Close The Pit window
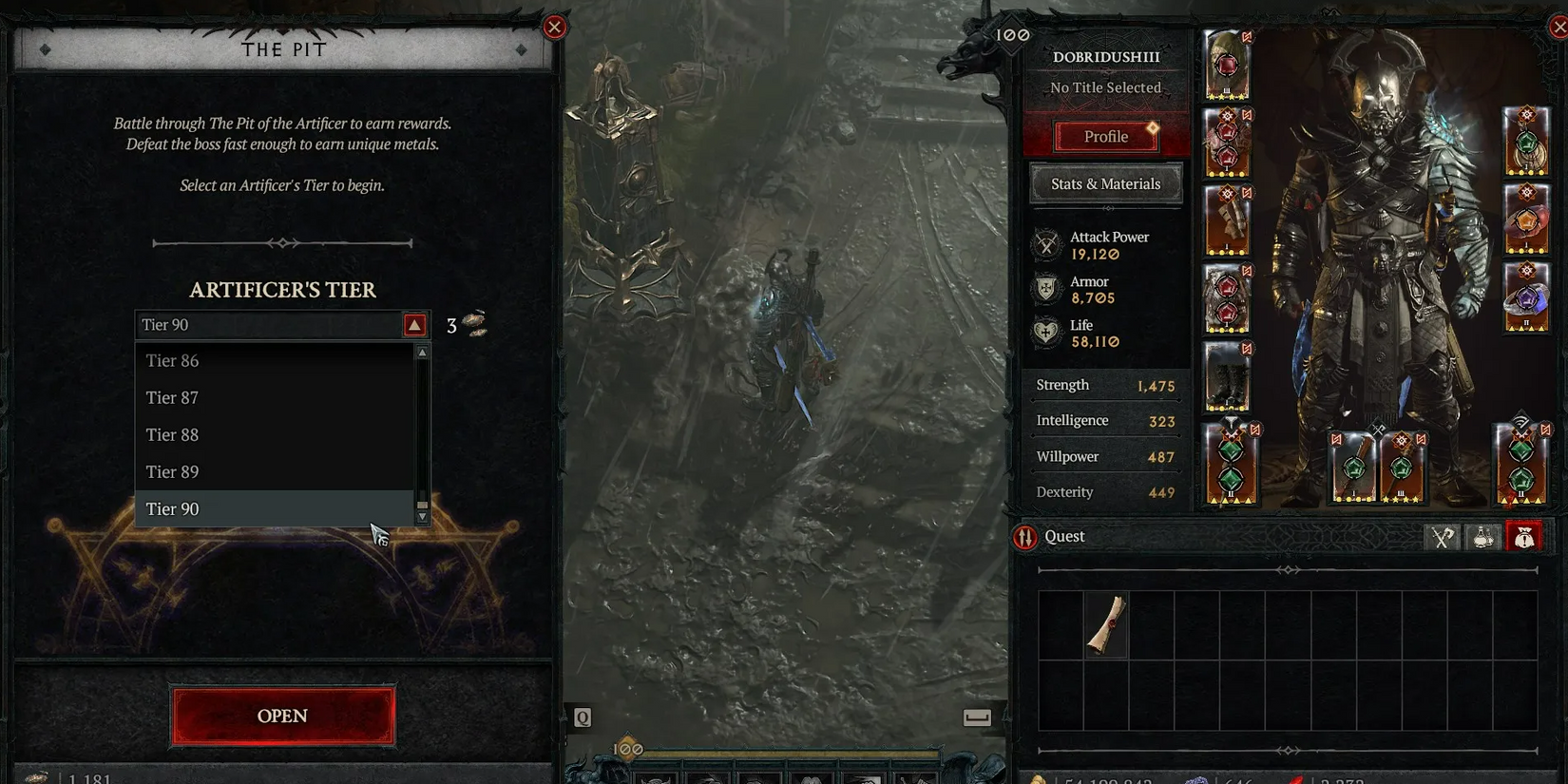The height and width of the screenshot is (784, 1568). pos(555,27)
